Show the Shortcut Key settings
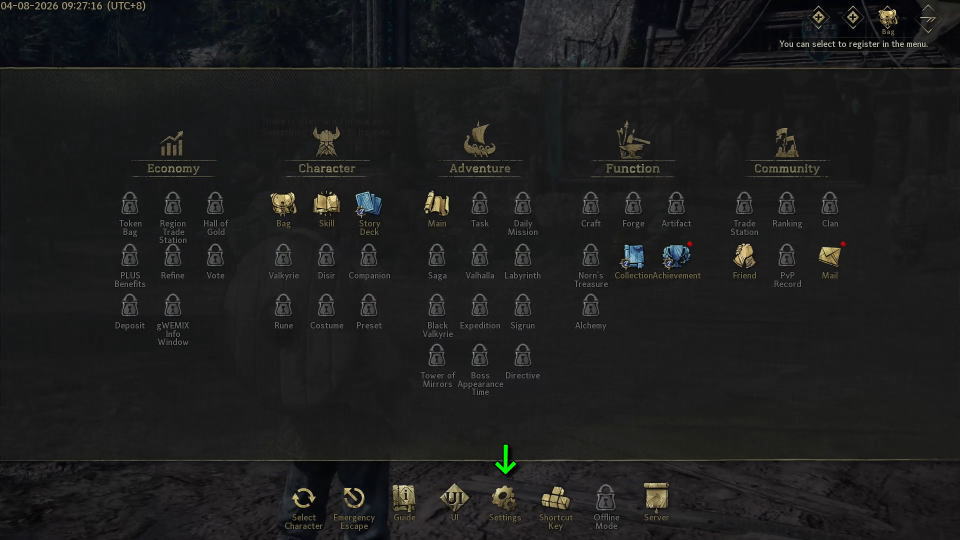 tap(555, 499)
